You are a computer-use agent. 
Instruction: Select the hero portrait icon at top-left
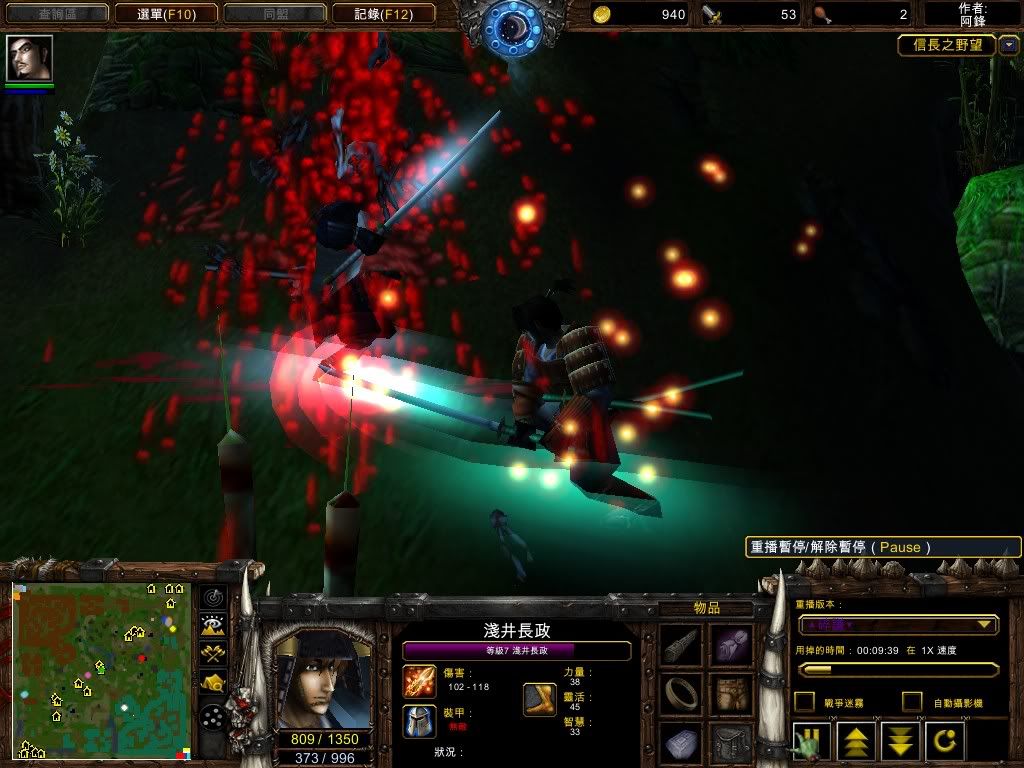tap(29, 58)
